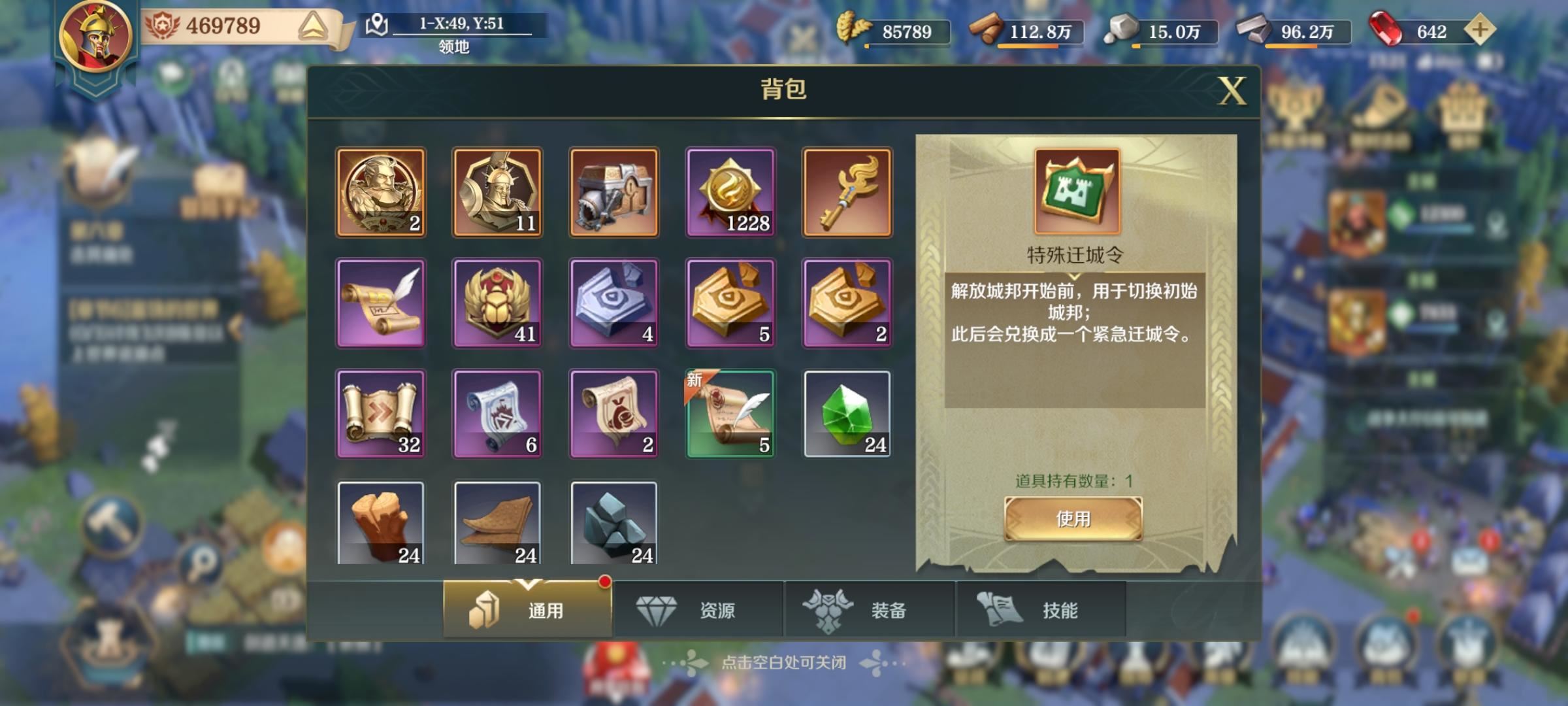
Task: Select the green gem fragment item showing 24
Action: click(846, 412)
